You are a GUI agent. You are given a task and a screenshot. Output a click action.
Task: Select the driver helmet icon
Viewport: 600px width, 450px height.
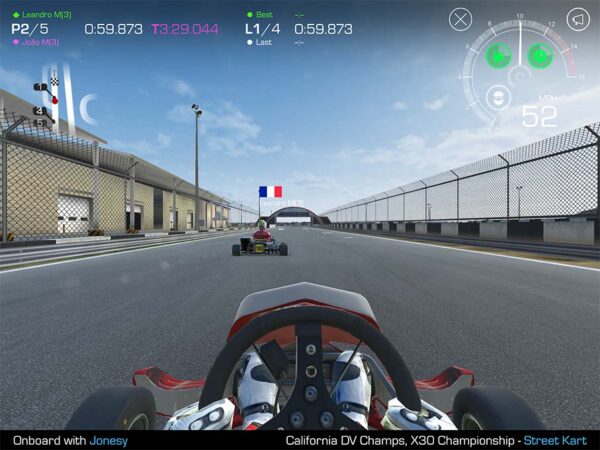(x=493, y=97)
